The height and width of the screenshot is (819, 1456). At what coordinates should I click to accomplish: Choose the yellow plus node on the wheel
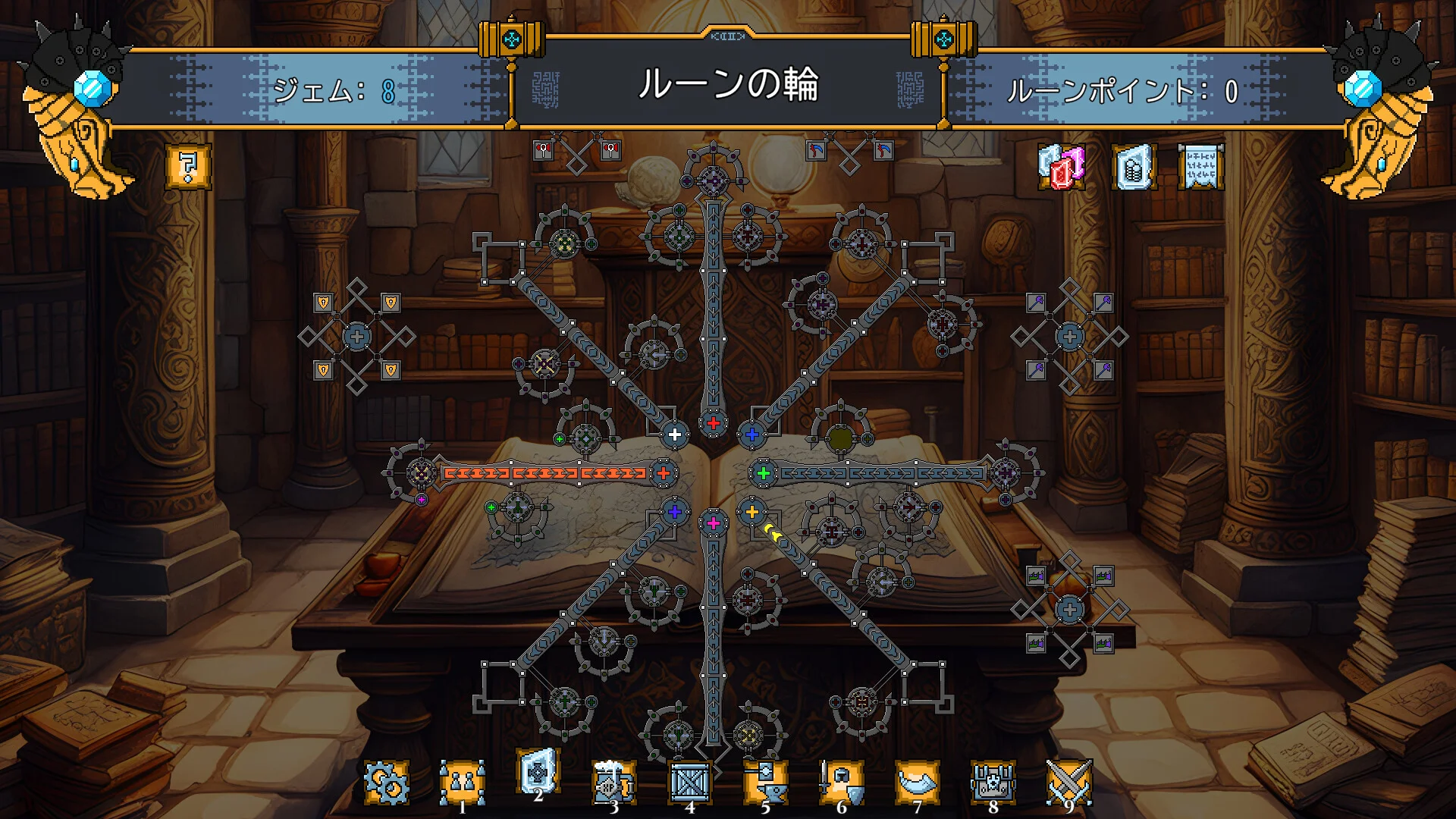click(752, 512)
